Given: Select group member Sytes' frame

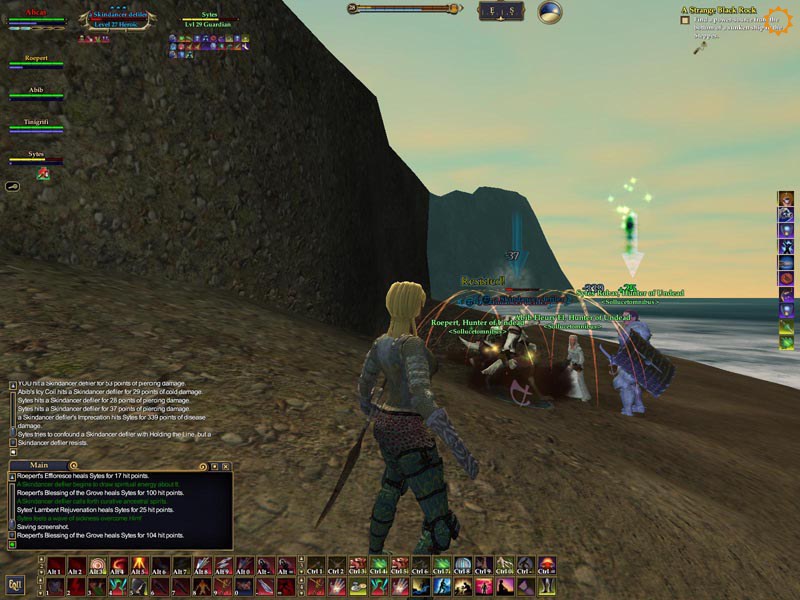Looking at the screenshot, I should pyautogui.click(x=37, y=157).
